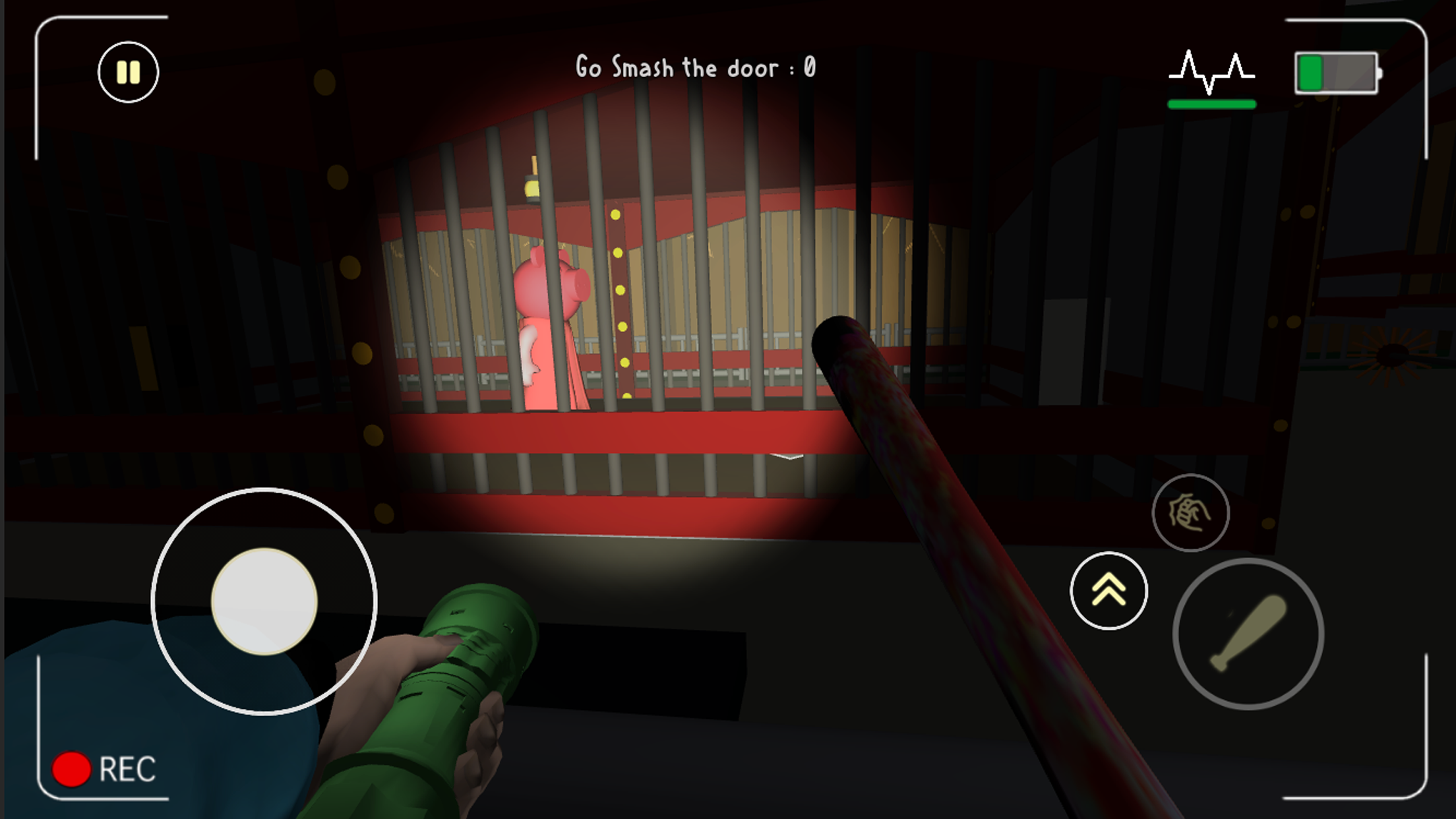Image resolution: width=1456 pixels, height=819 pixels.
Task: Pause the game with the pause button
Action: (128, 72)
